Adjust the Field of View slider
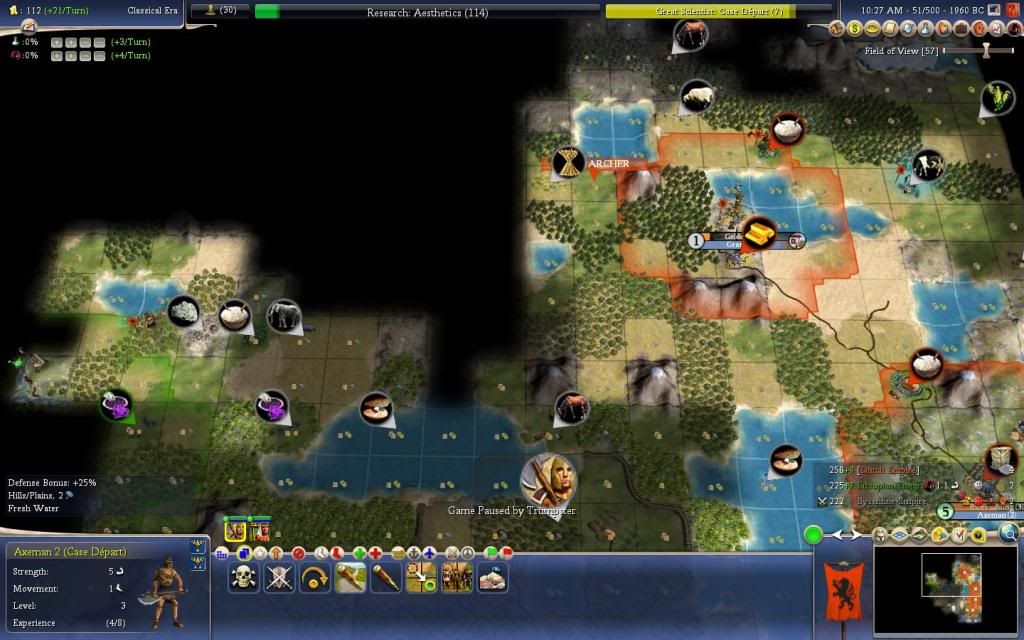1024x640 pixels. click(x=985, y=50)
